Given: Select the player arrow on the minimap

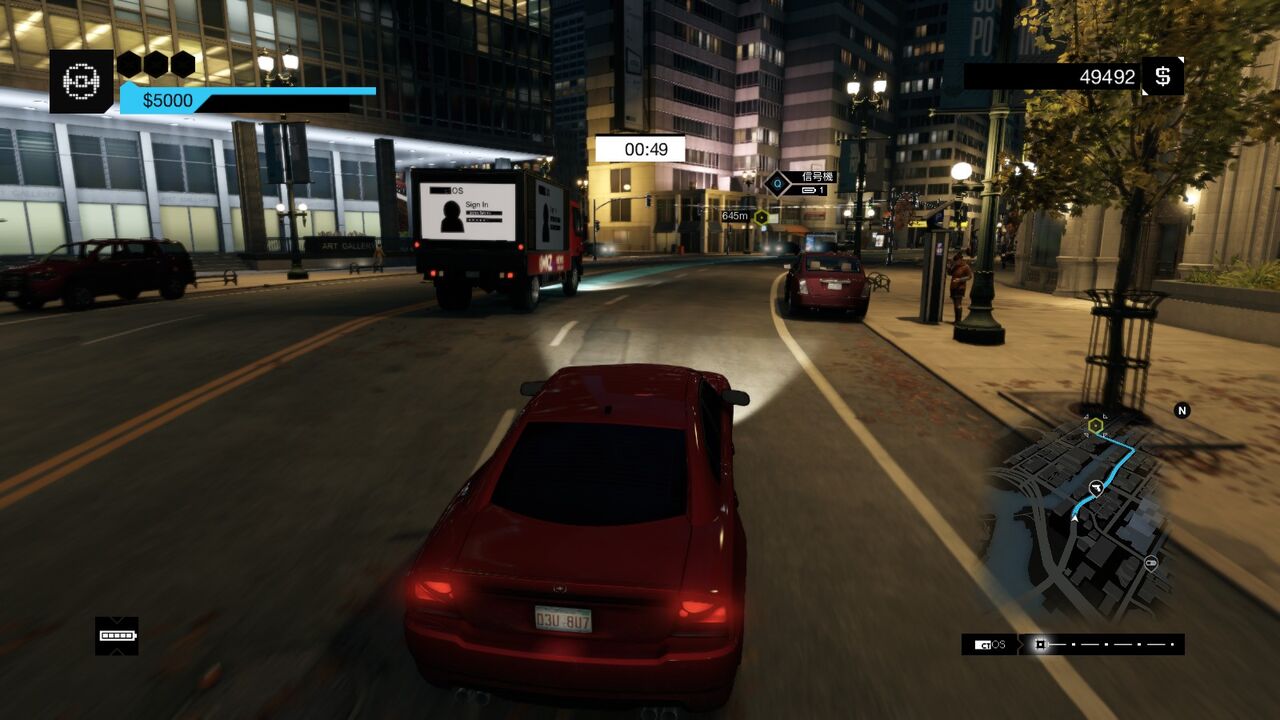Looking at the screenshot, I should (1096, 488).
